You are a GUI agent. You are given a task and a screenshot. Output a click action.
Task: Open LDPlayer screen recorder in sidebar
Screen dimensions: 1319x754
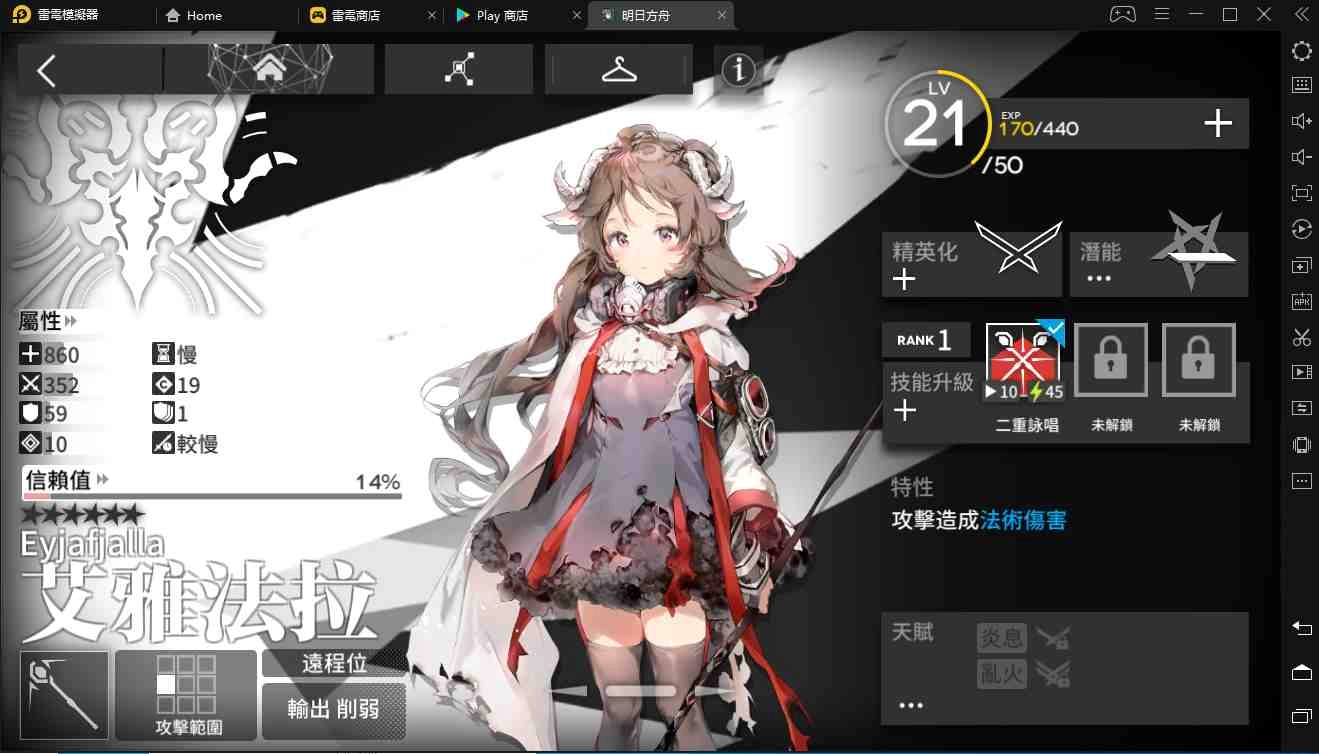[x=1301, y=372]
